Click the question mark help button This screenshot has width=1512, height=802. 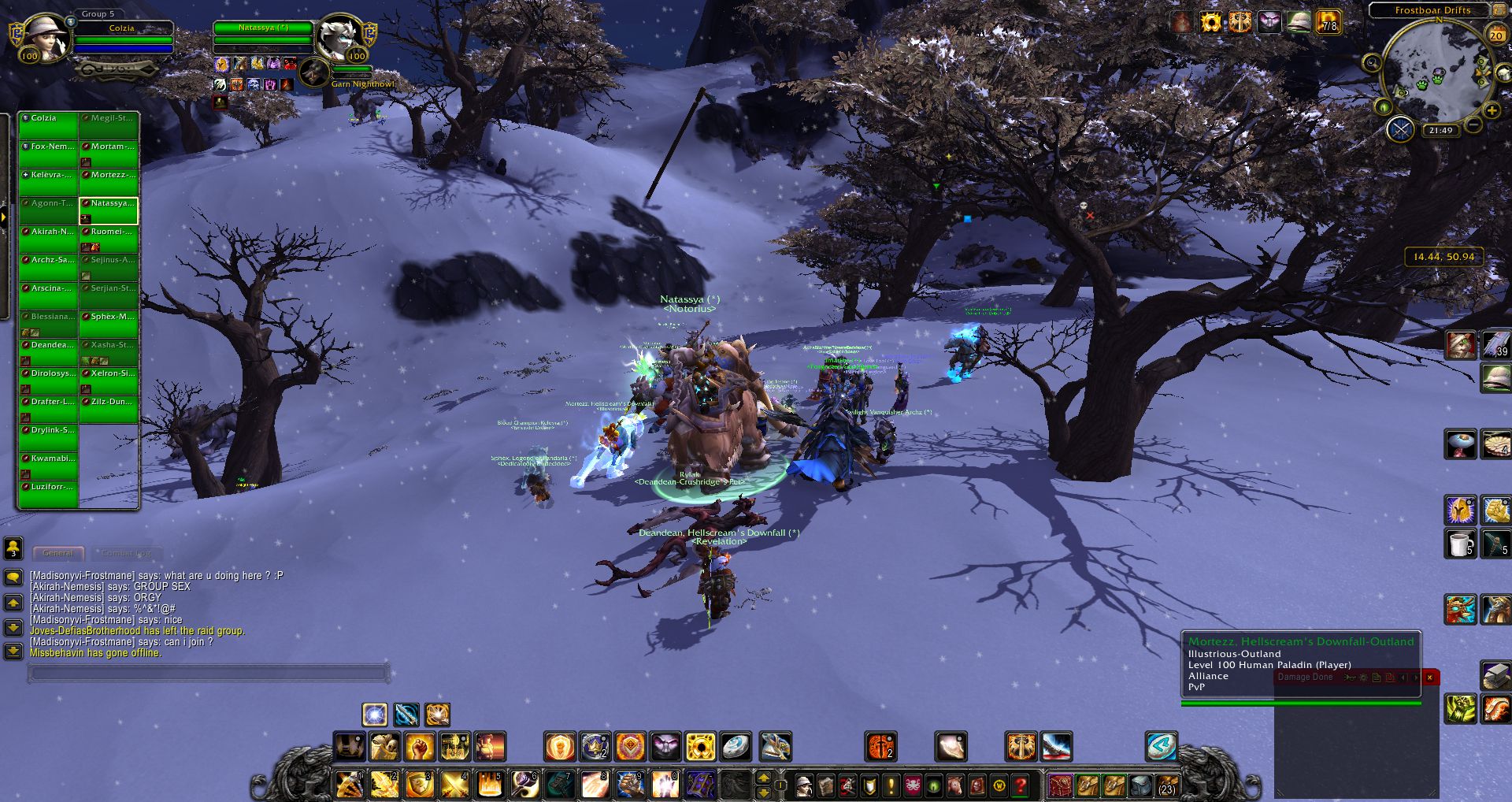point(1021,785)
